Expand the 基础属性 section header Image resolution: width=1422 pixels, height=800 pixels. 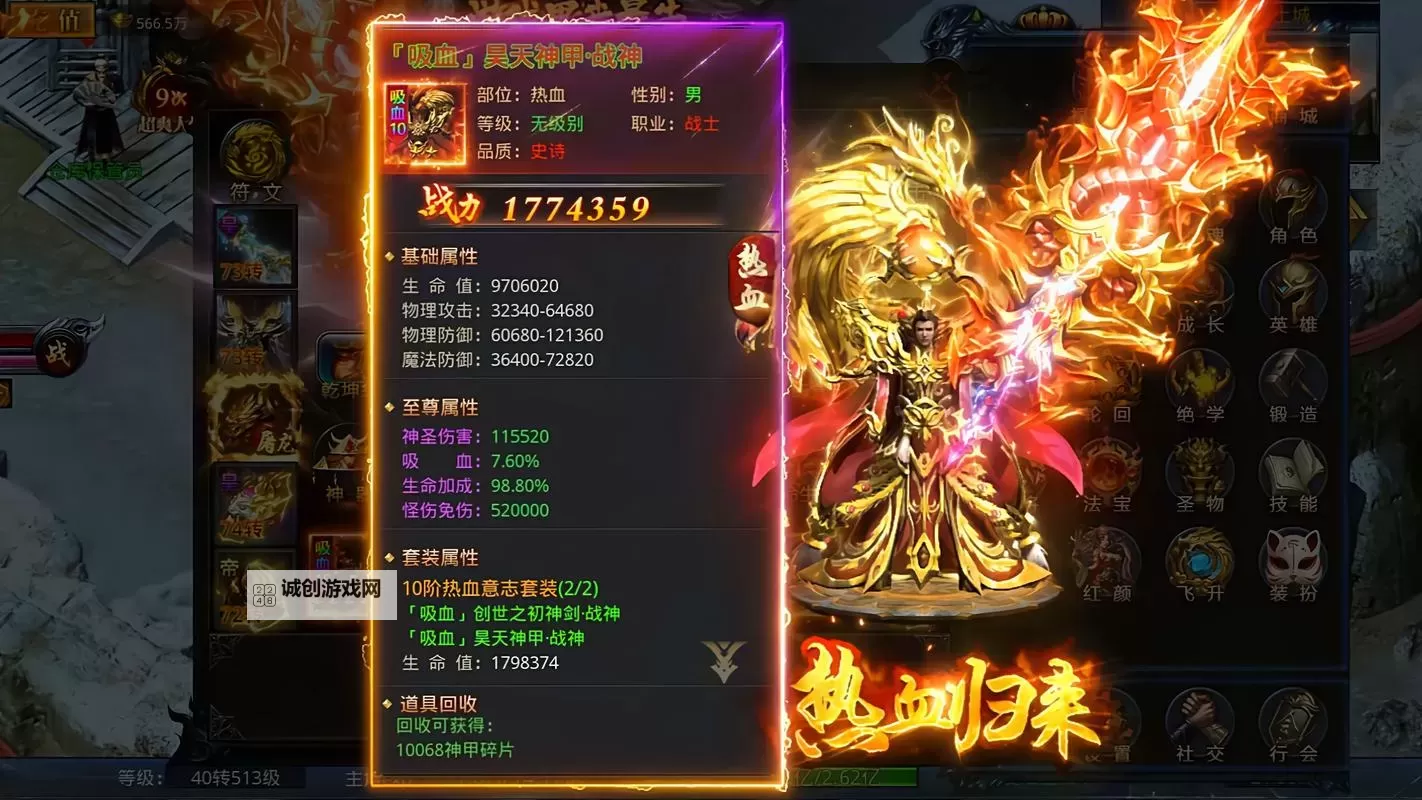click(438, 256)
